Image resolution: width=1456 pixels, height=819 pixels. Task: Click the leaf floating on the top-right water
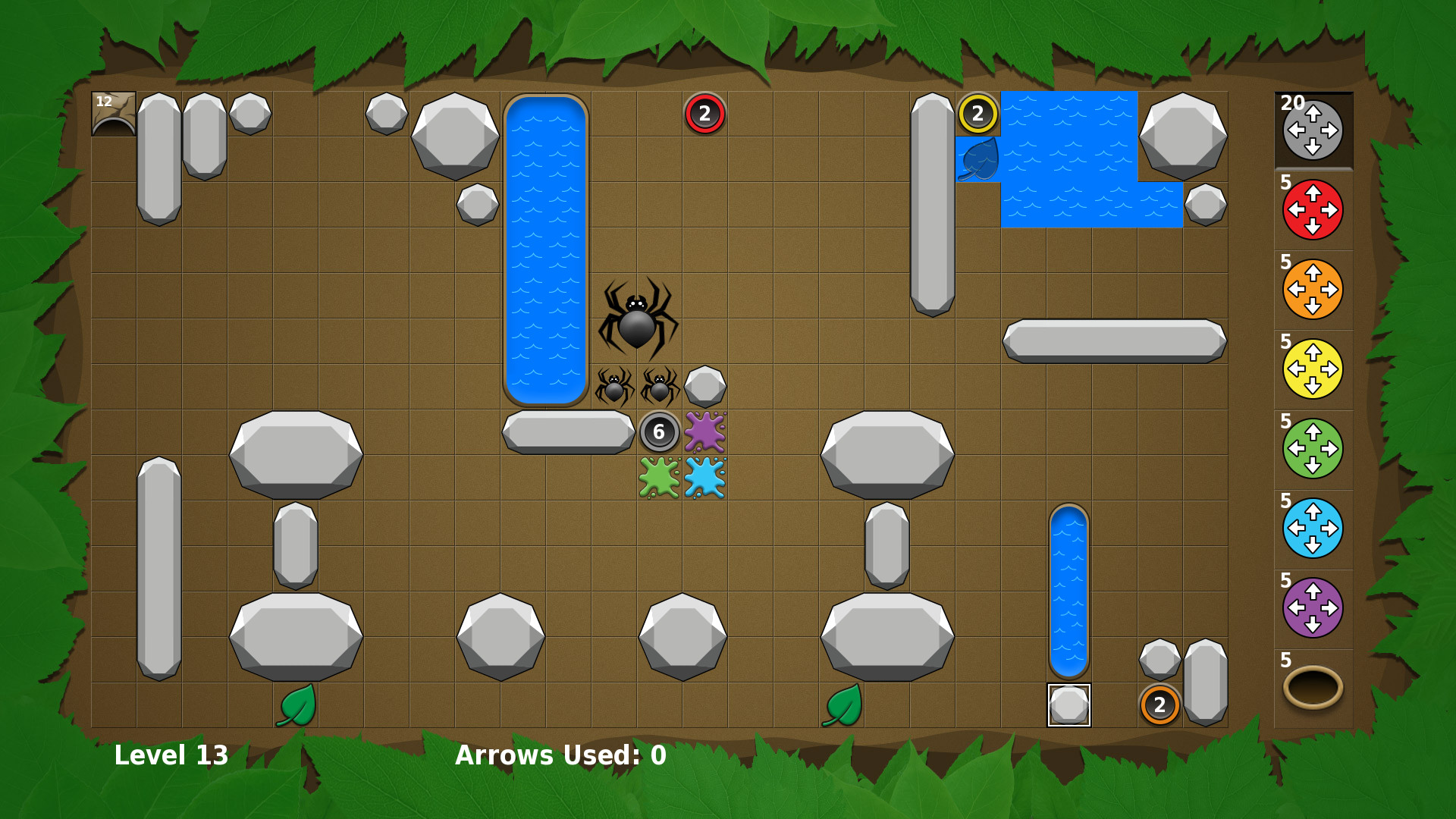click(x=978, y=159)
